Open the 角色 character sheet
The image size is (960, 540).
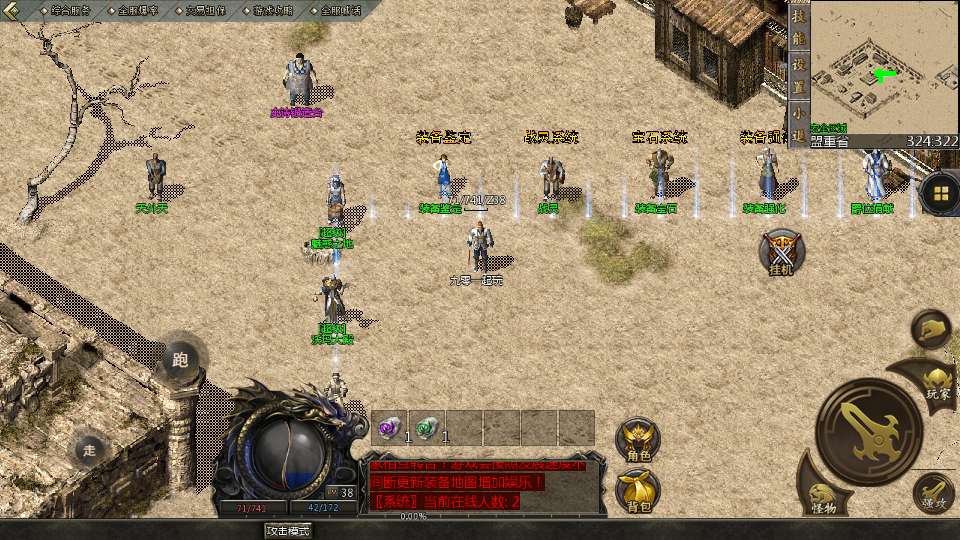click(638, 440)
